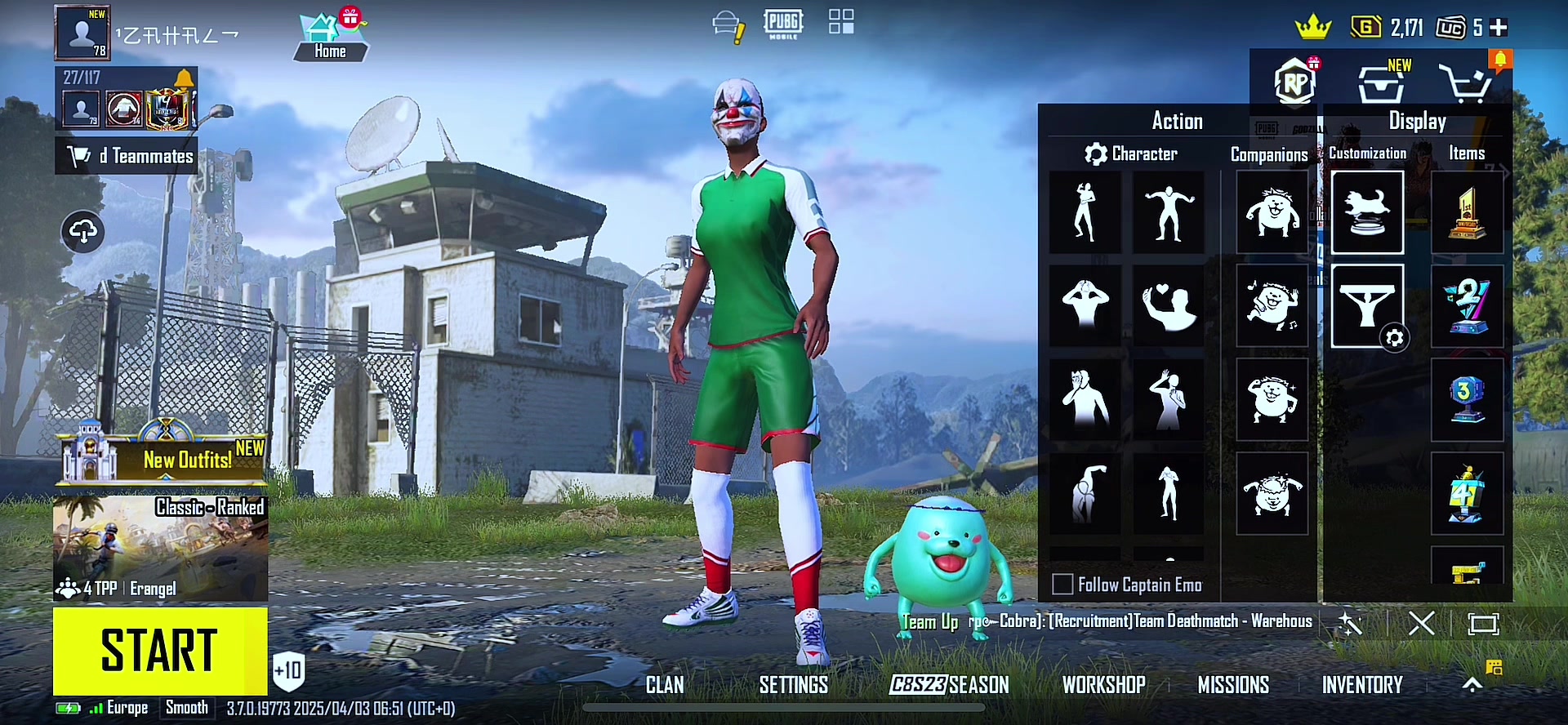This screenshot has height=725, width=1568.
Task: Open the Settings menu
Action: tap(793, 685)
